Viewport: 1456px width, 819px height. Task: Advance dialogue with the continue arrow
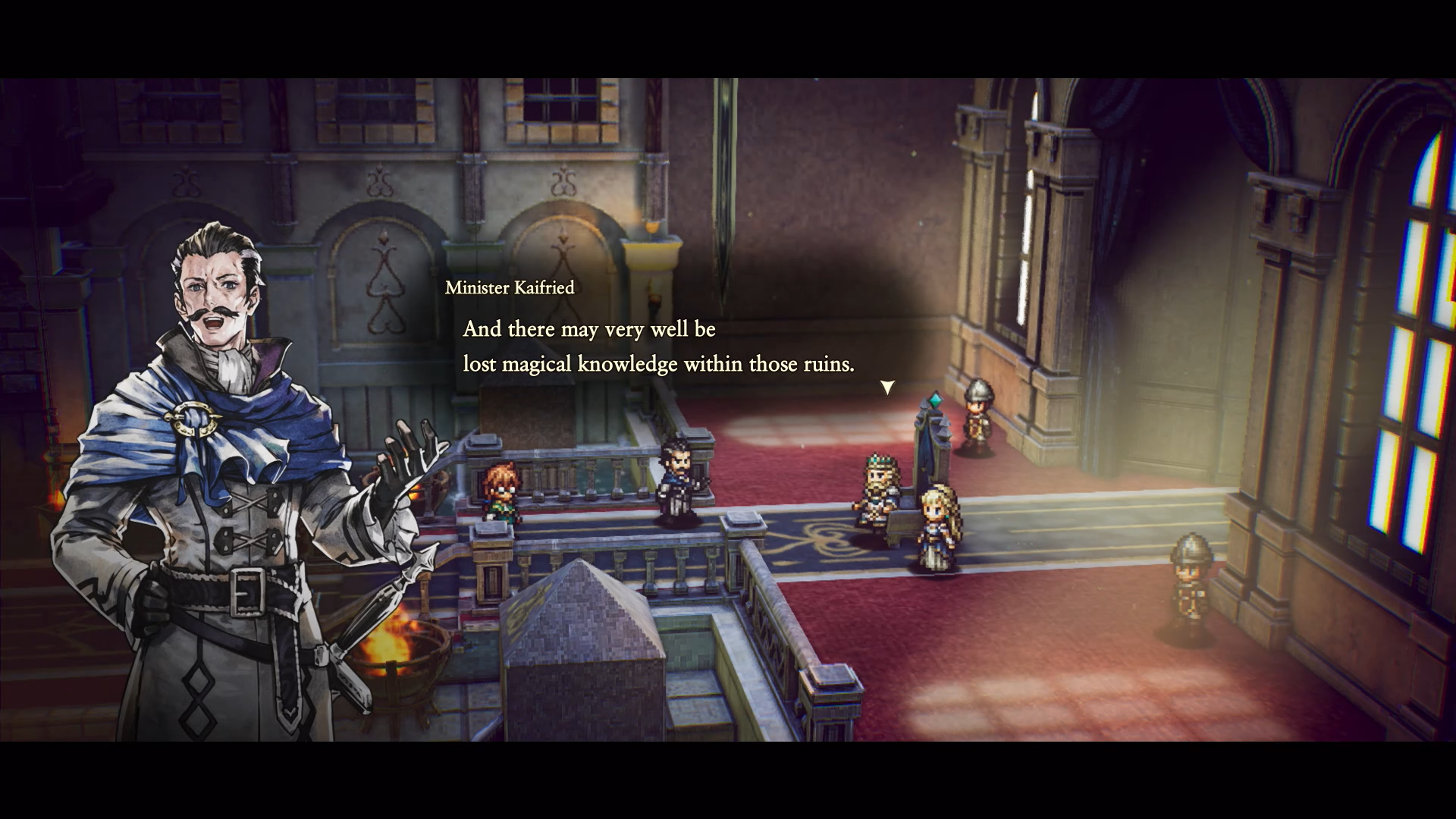(886, 388)
